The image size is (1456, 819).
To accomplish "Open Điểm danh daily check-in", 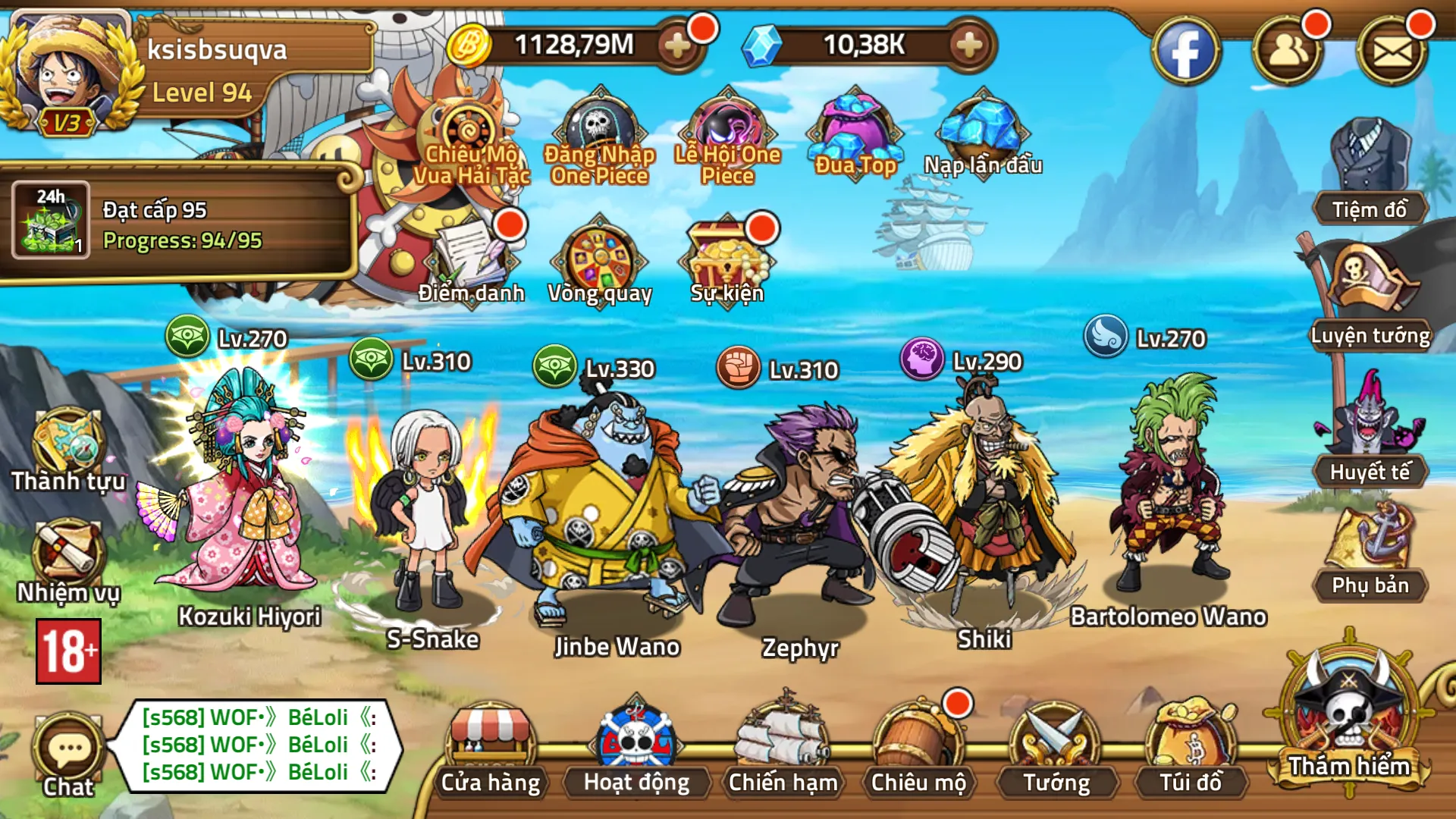I will (470, 258).
